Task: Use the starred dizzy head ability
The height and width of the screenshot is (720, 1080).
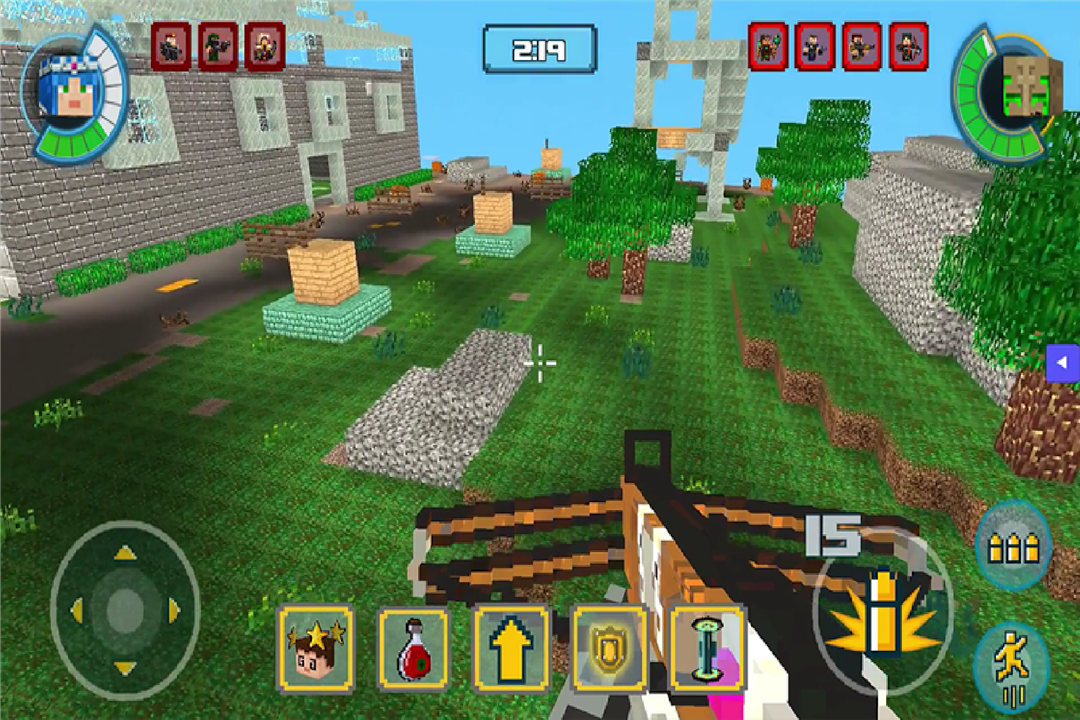Action: tap(316, 648)
